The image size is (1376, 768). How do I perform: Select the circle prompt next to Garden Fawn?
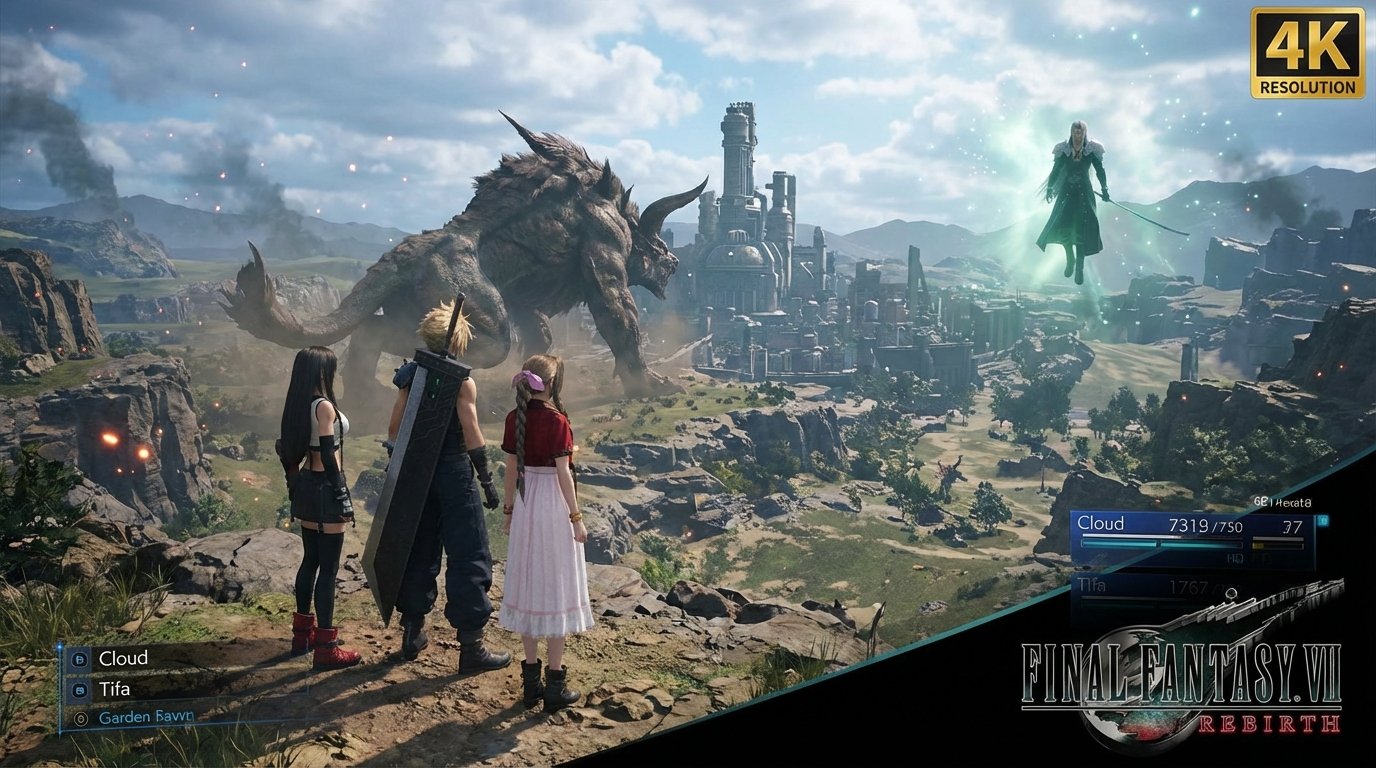(81, 716)
